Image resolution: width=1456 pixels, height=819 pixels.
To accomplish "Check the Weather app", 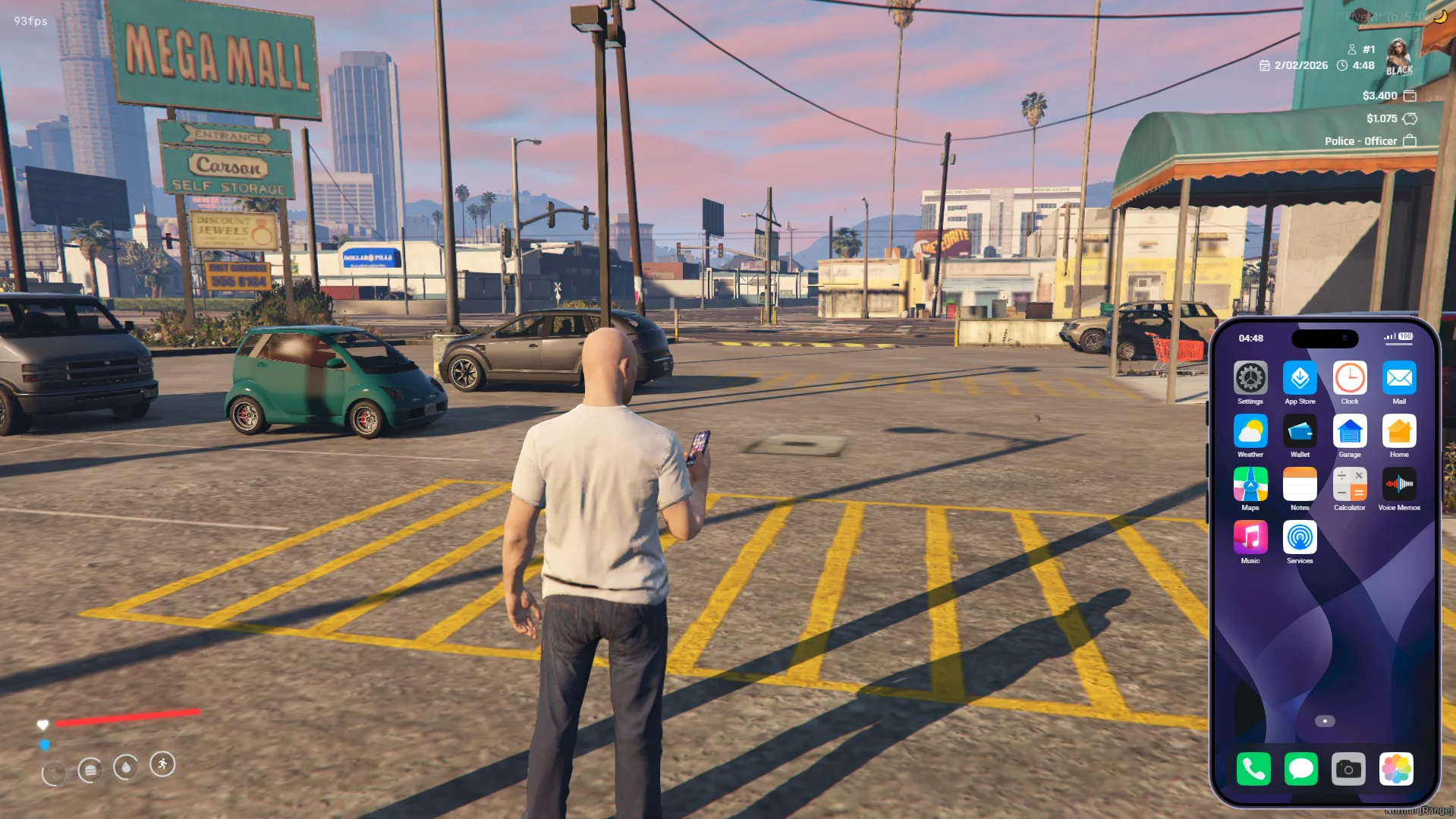I will click(1250, 431).
